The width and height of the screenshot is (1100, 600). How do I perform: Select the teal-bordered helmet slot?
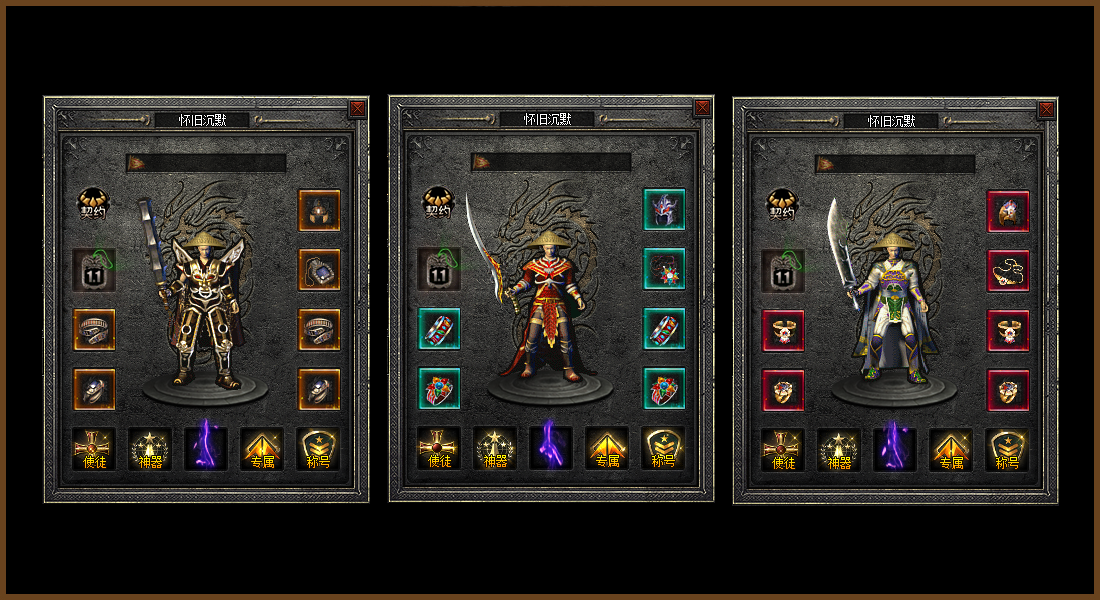[x=664, y=209]
